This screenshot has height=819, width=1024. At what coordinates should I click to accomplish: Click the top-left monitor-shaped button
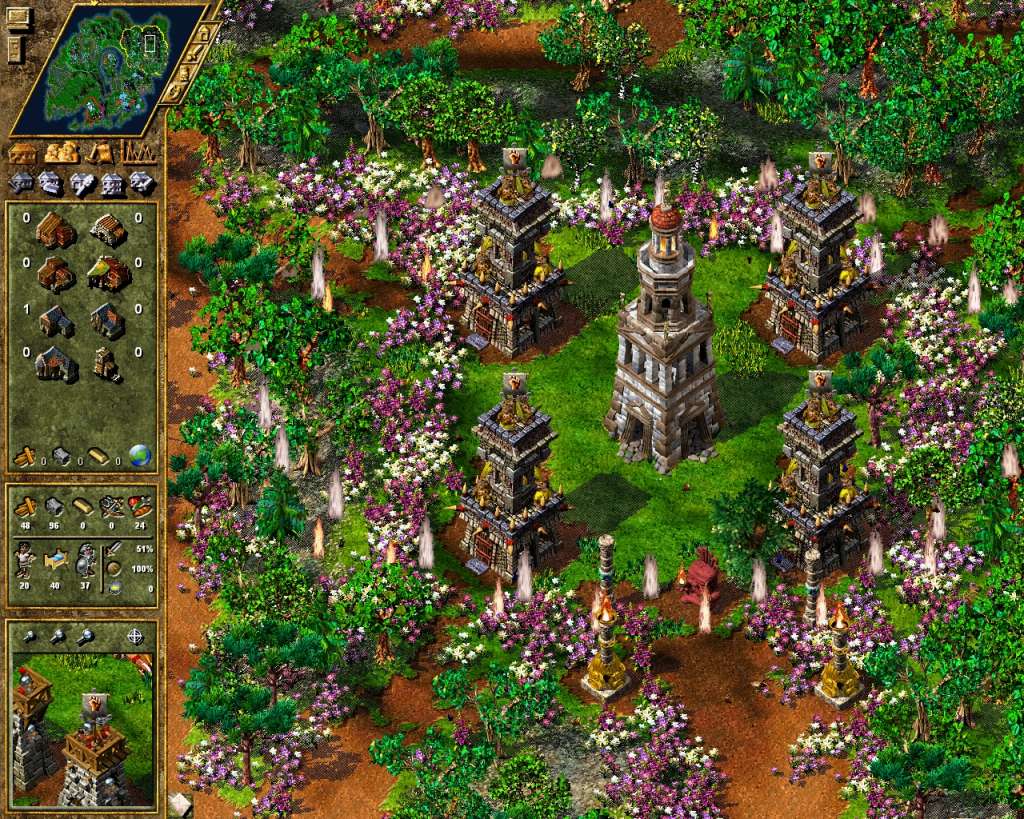[16, 20]
